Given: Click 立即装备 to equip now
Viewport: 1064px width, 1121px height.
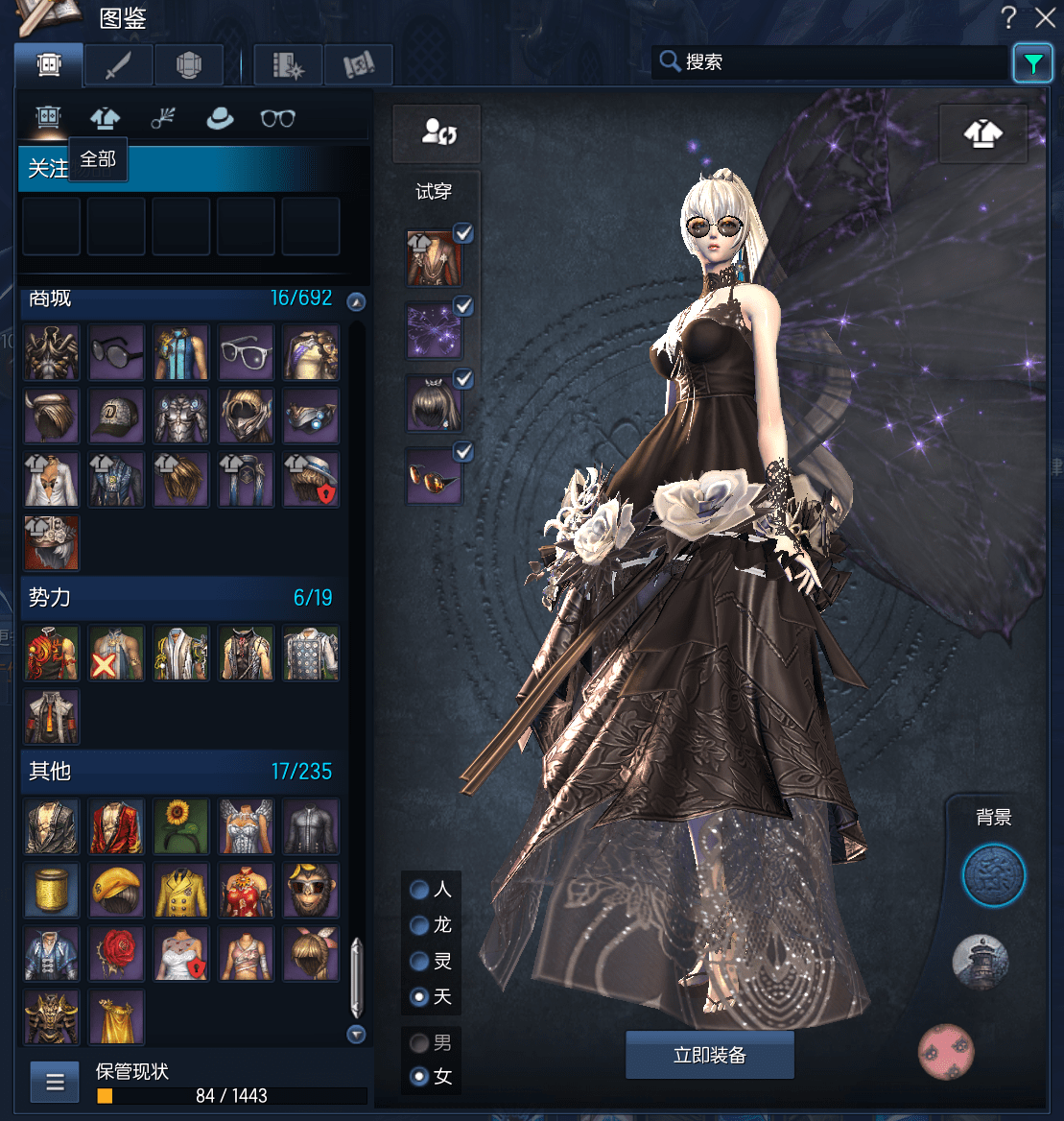Looking at the screenshot, I should (710, 1056).
